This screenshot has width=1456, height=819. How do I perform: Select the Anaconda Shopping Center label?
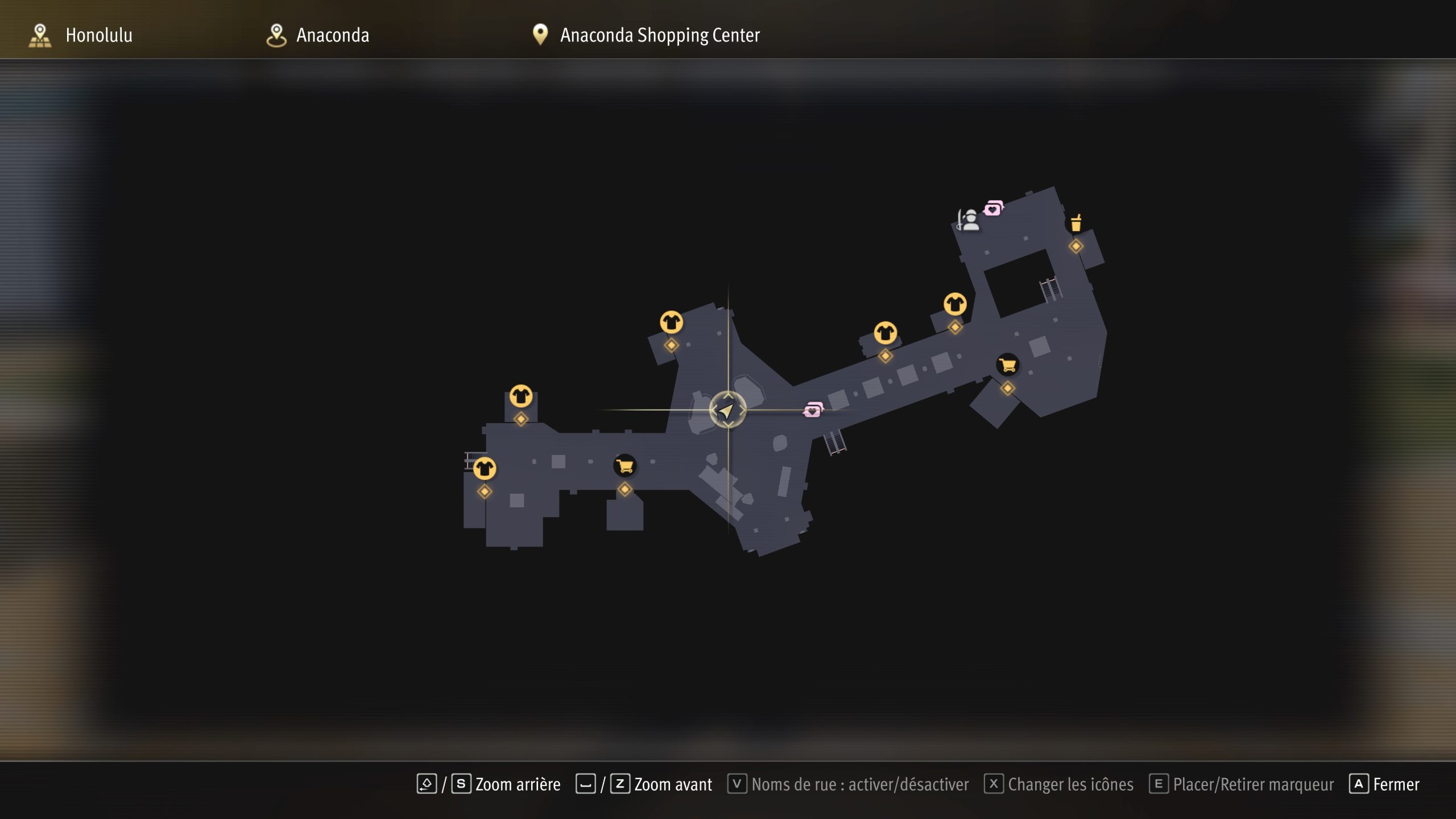659,35
